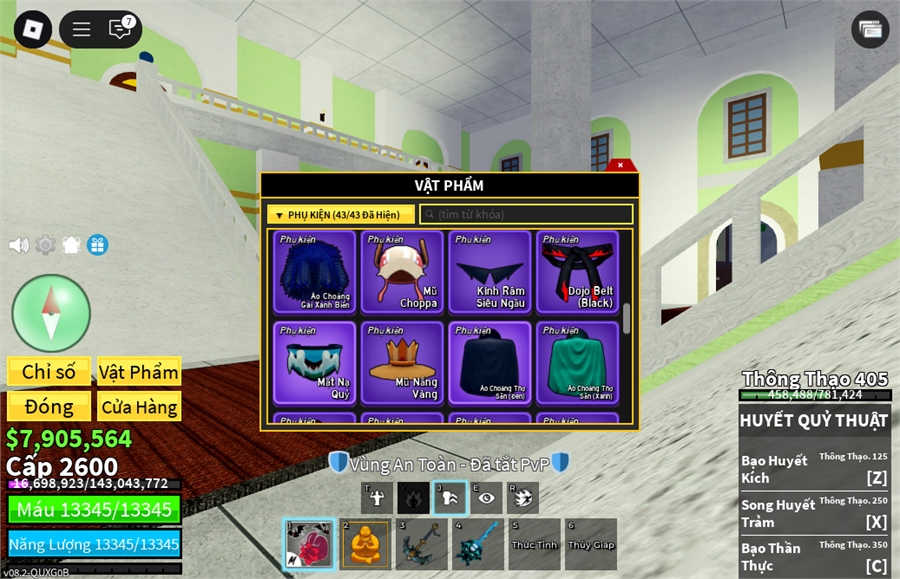
Task: Click the Đóng button
Action: point(49,407)
